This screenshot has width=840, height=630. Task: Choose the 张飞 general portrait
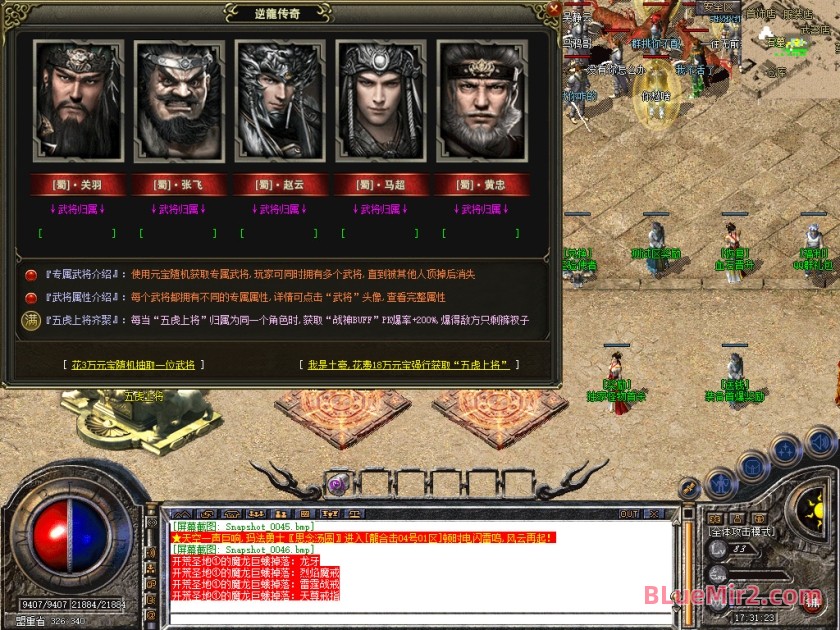click(x=178, y=100)
